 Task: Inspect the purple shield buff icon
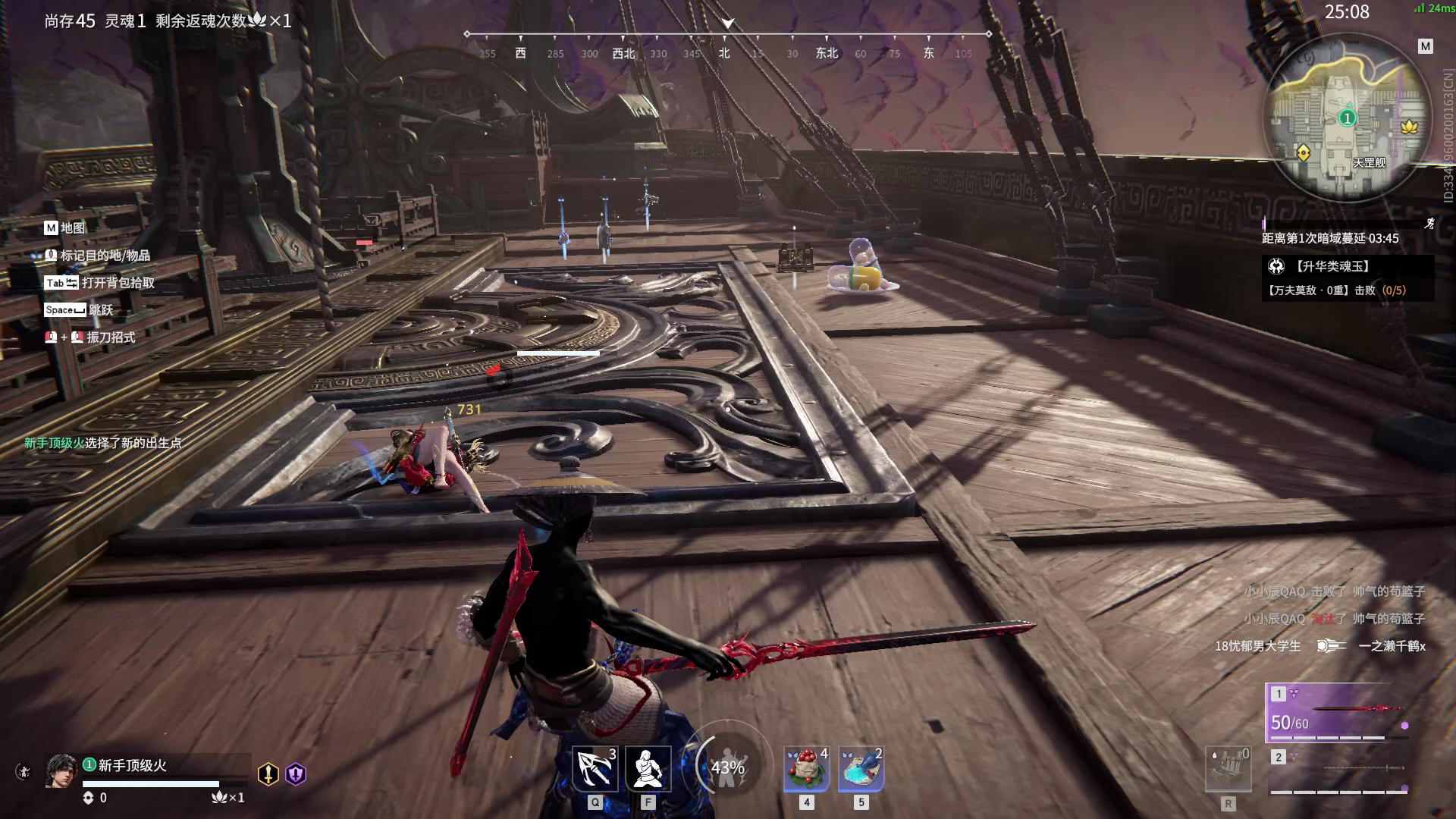click(x=296, y=773)
